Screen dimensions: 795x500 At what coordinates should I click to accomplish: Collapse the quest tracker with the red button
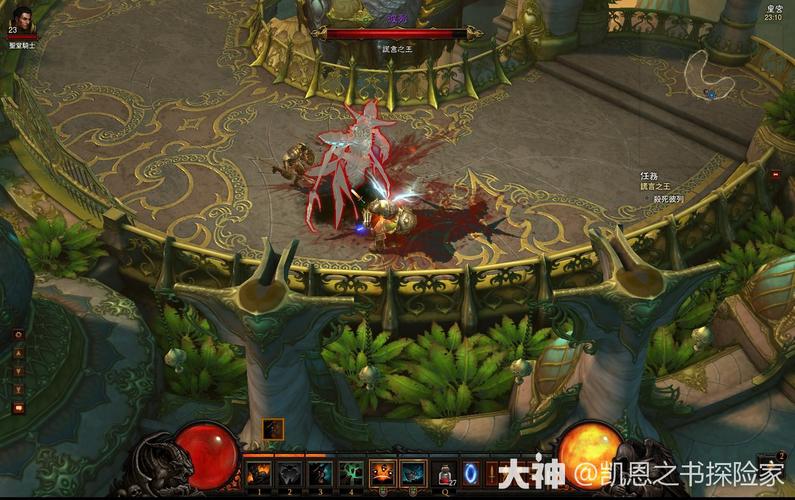[x=775, y=174]
